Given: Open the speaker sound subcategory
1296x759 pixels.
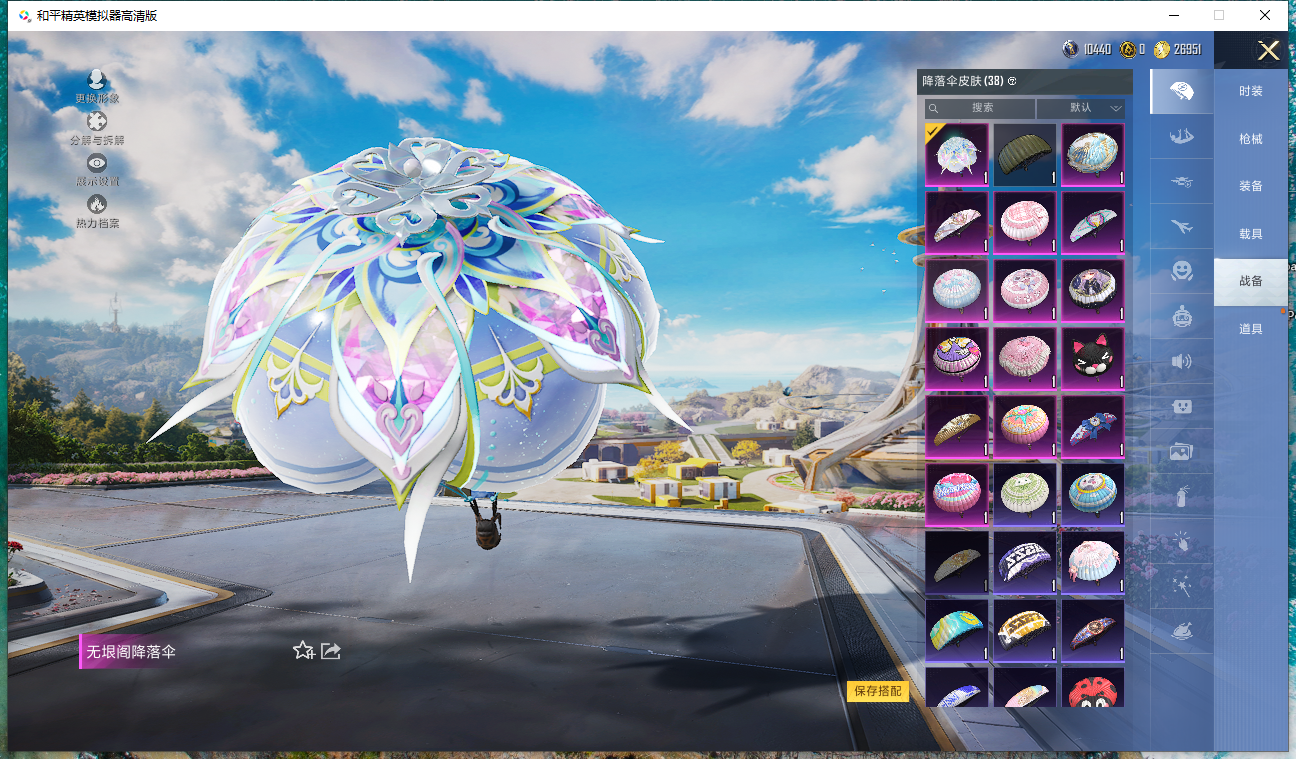Looking at the screenshot, I should pos(1181,361).
